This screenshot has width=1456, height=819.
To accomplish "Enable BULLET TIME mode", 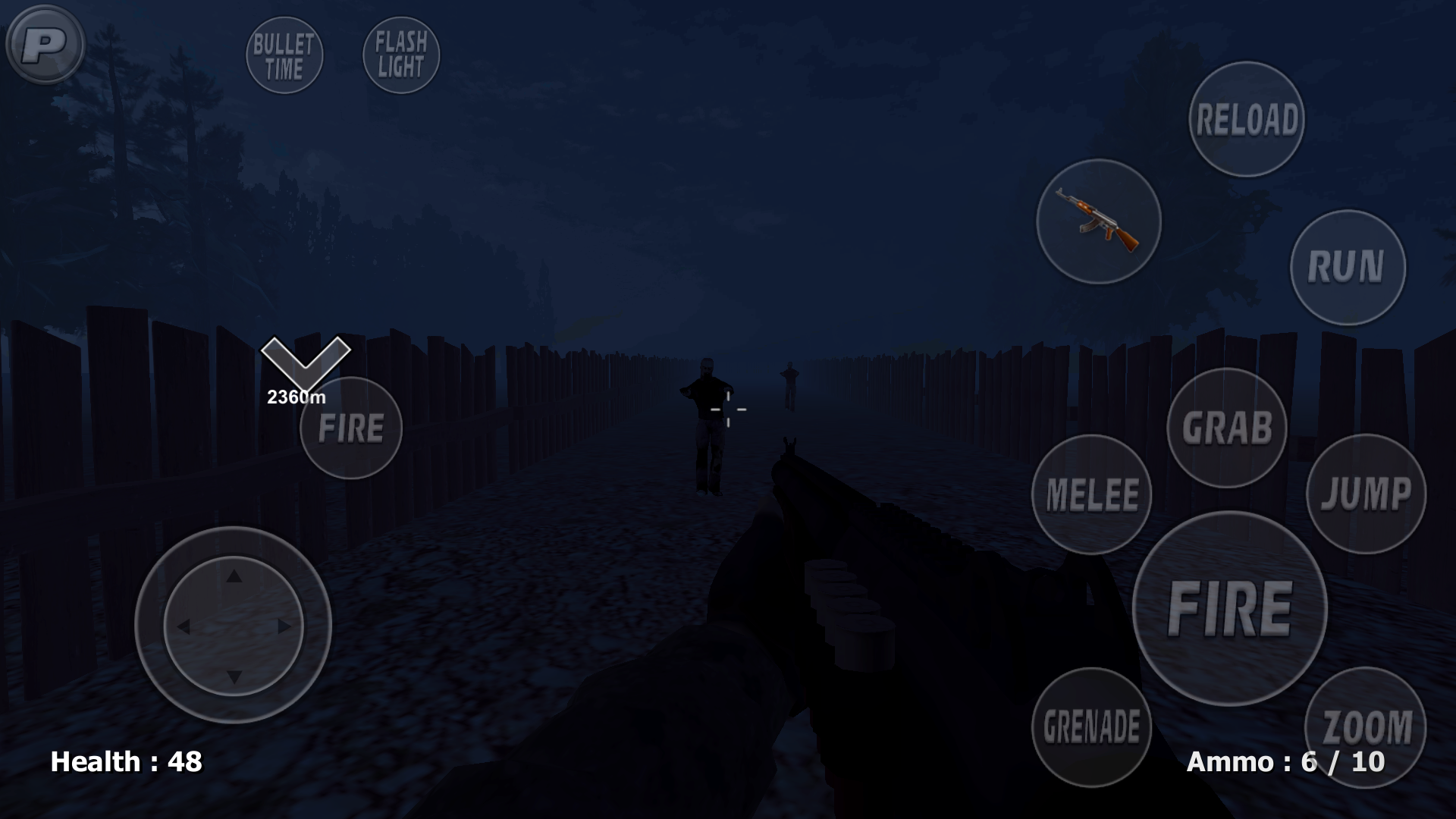I will [285, 55].
